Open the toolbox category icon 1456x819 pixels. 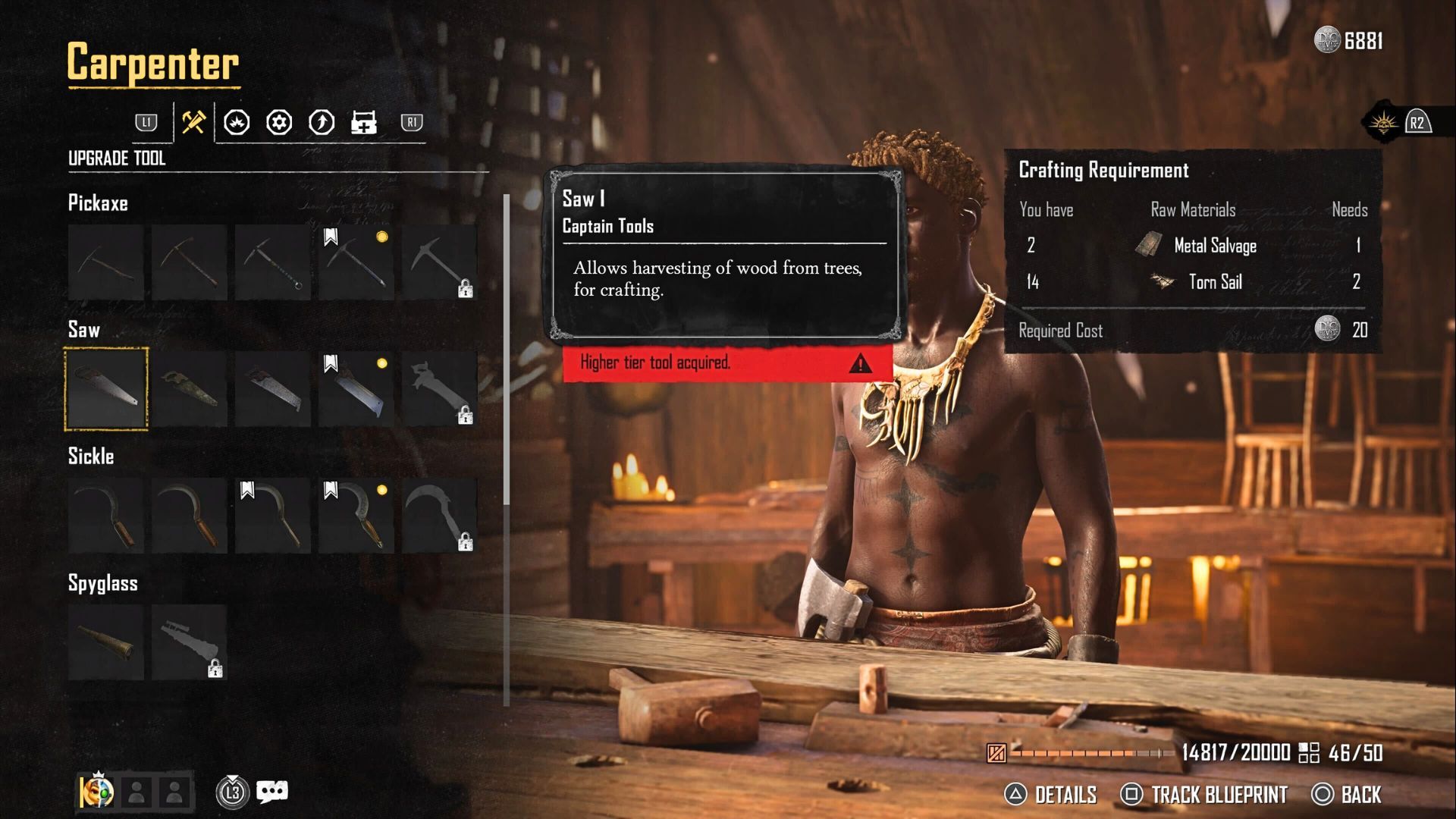[365, 122]
